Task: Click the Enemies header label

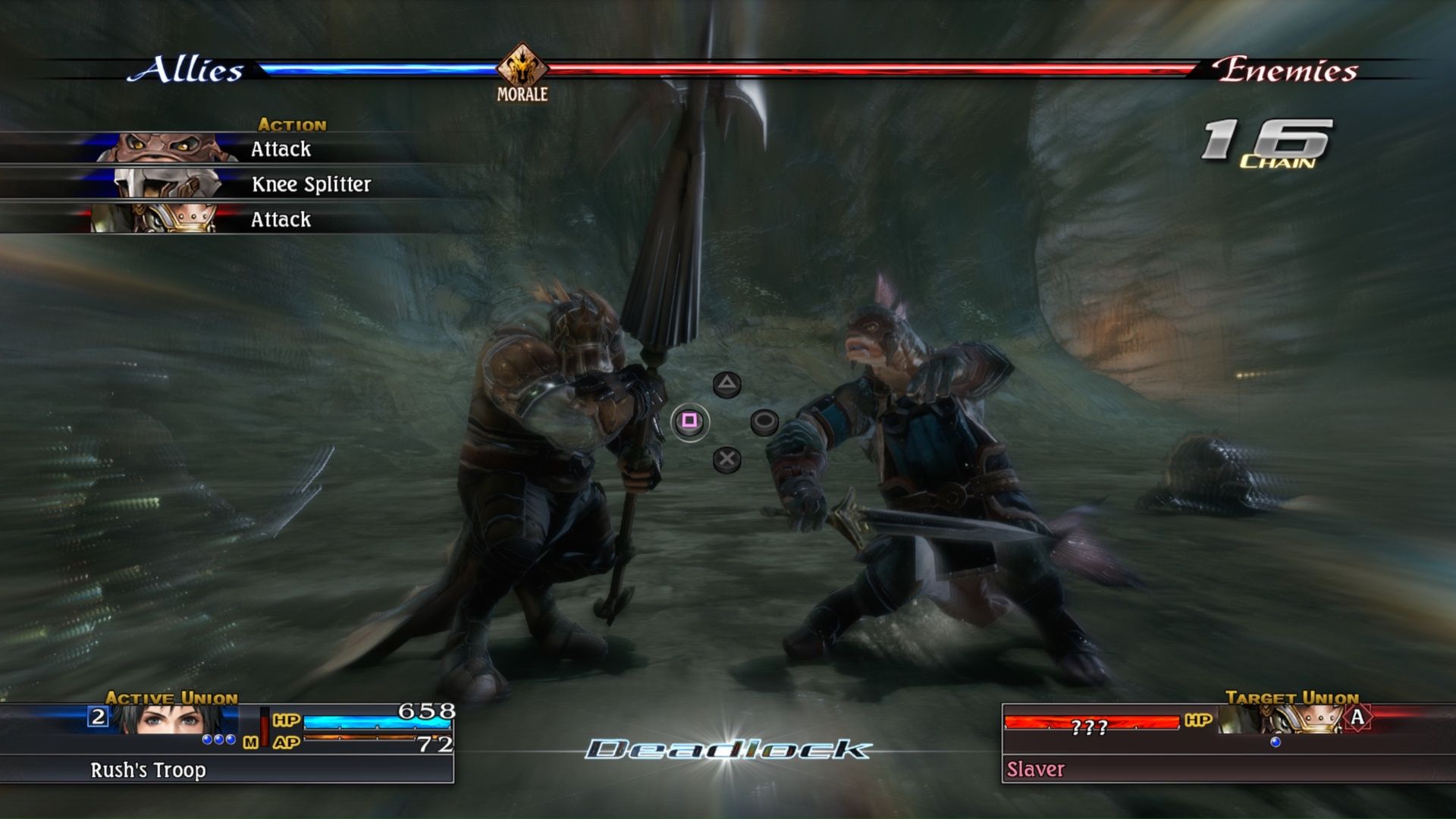Action: tap(1285, 70)
